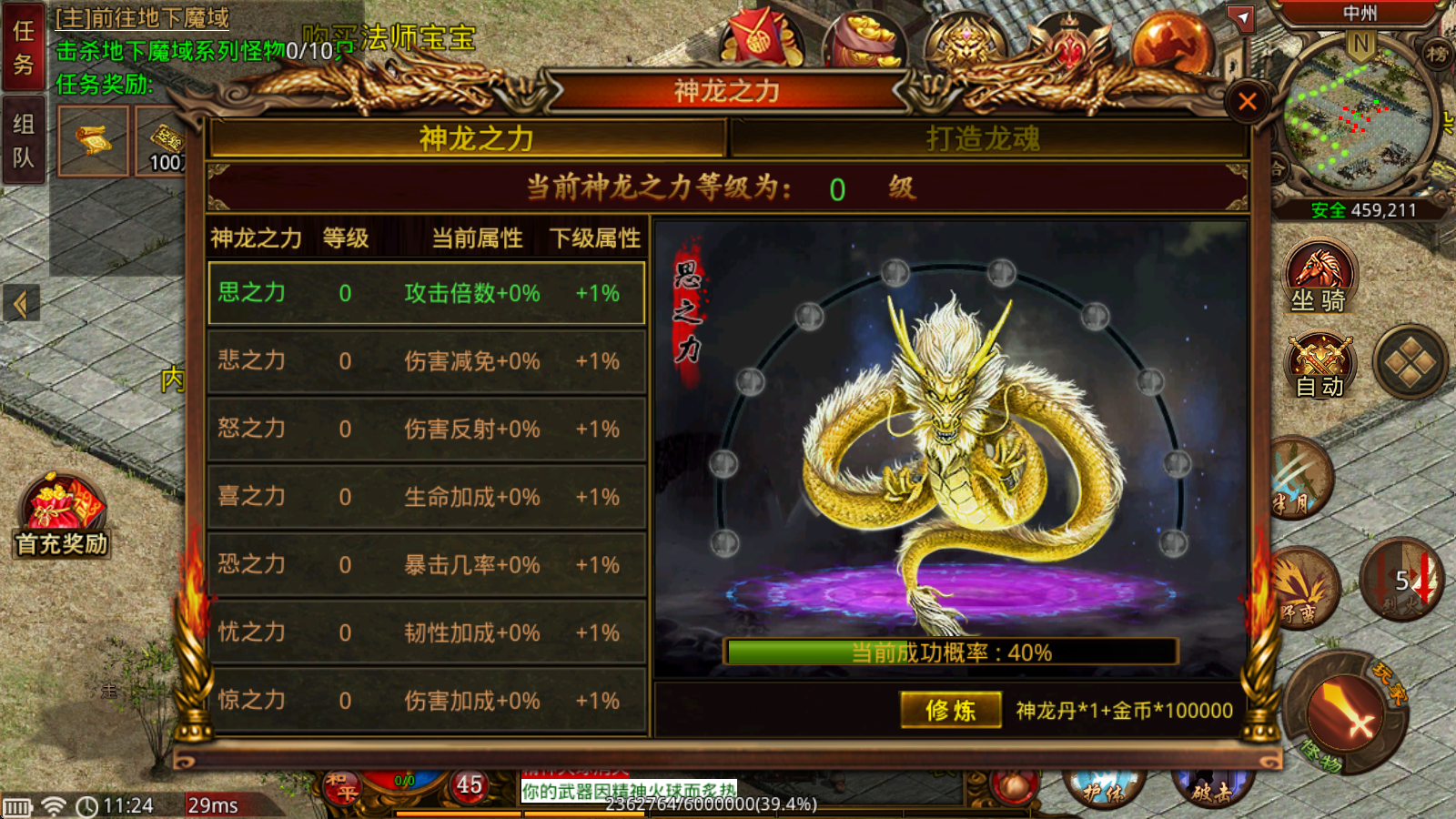This screenshot has width=1456, height=819.
Task: Select the 神龙之力 tab
Action: click(476, 138)
